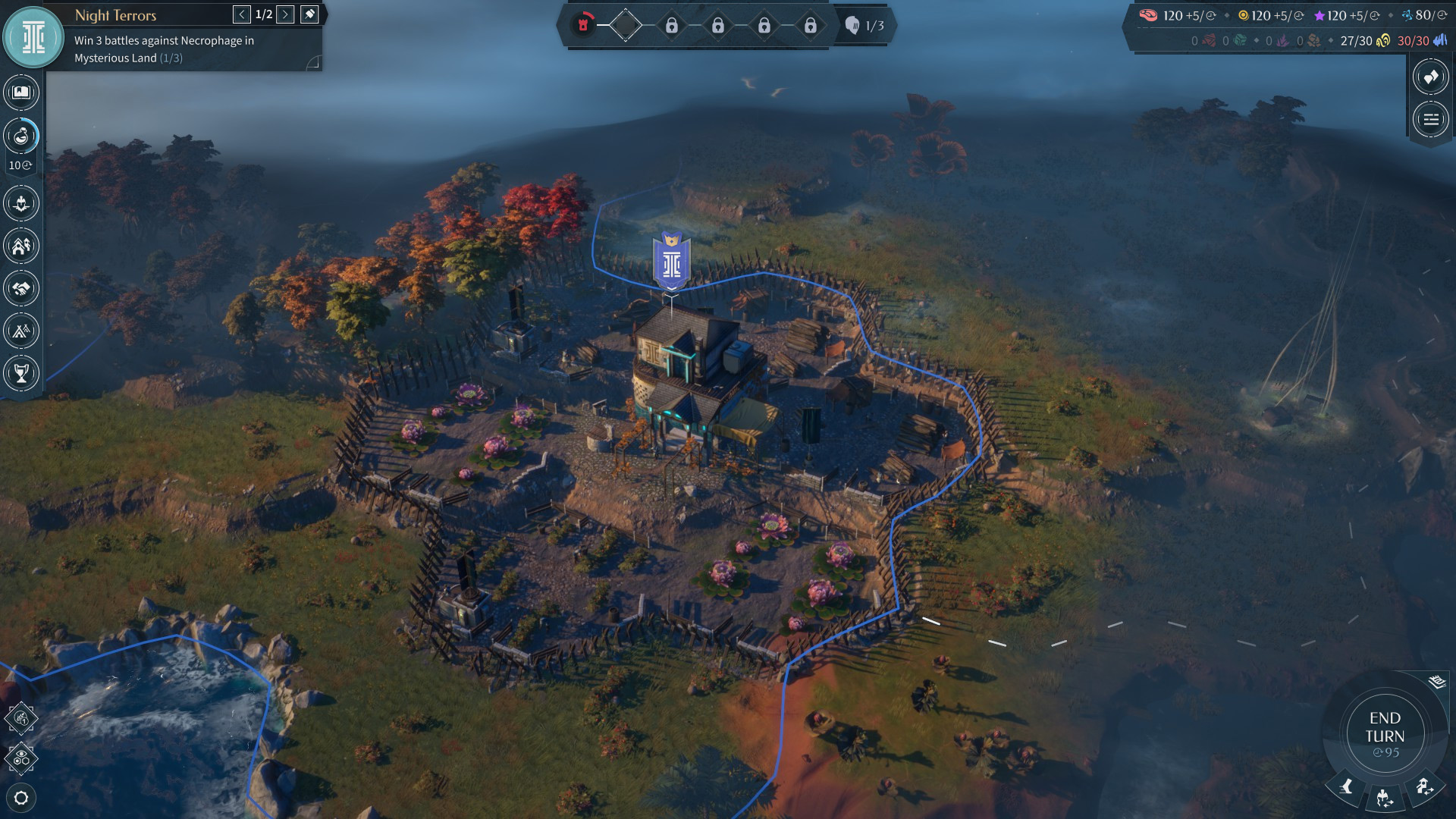This screenshot has height=819, width=1456.
Task: Open the faction emblem portrait
Action: pos(33,37)
